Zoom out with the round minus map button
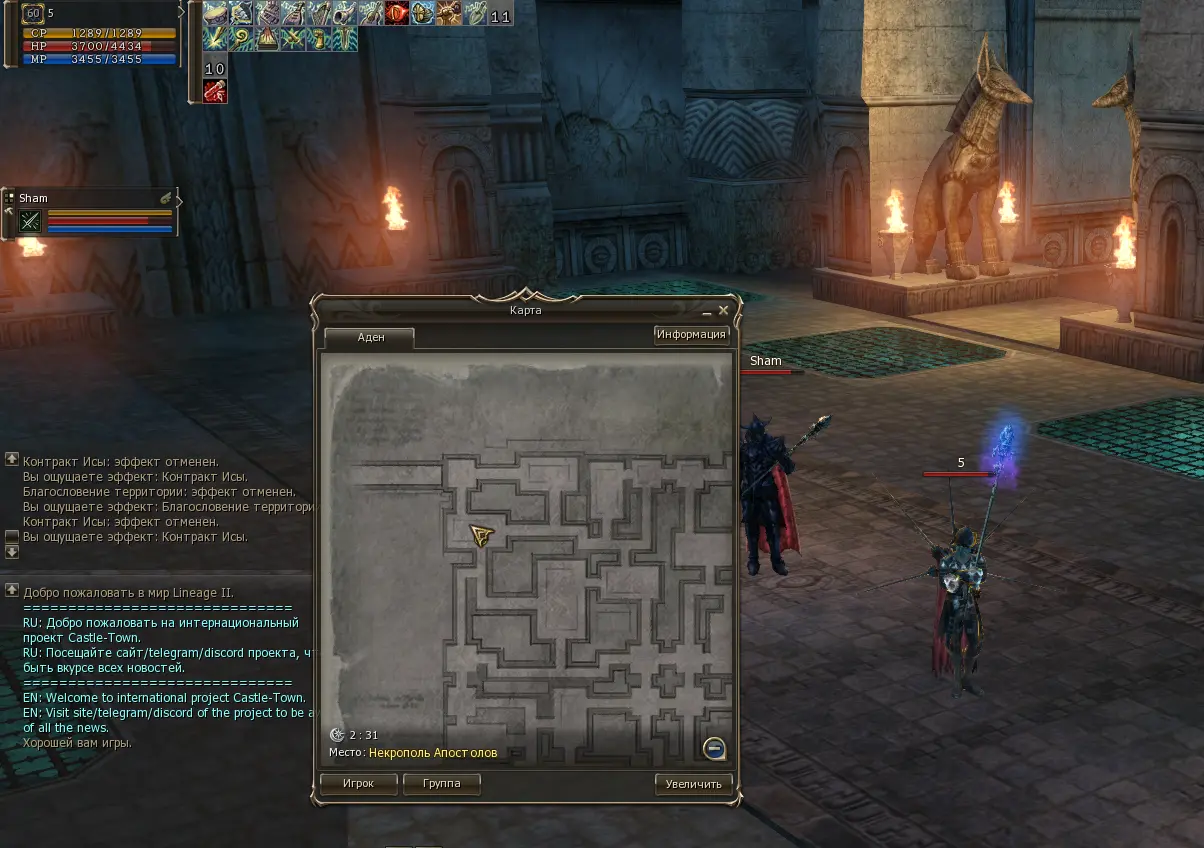Screen dimensions: 1204x848 click(x=713, y=748)
